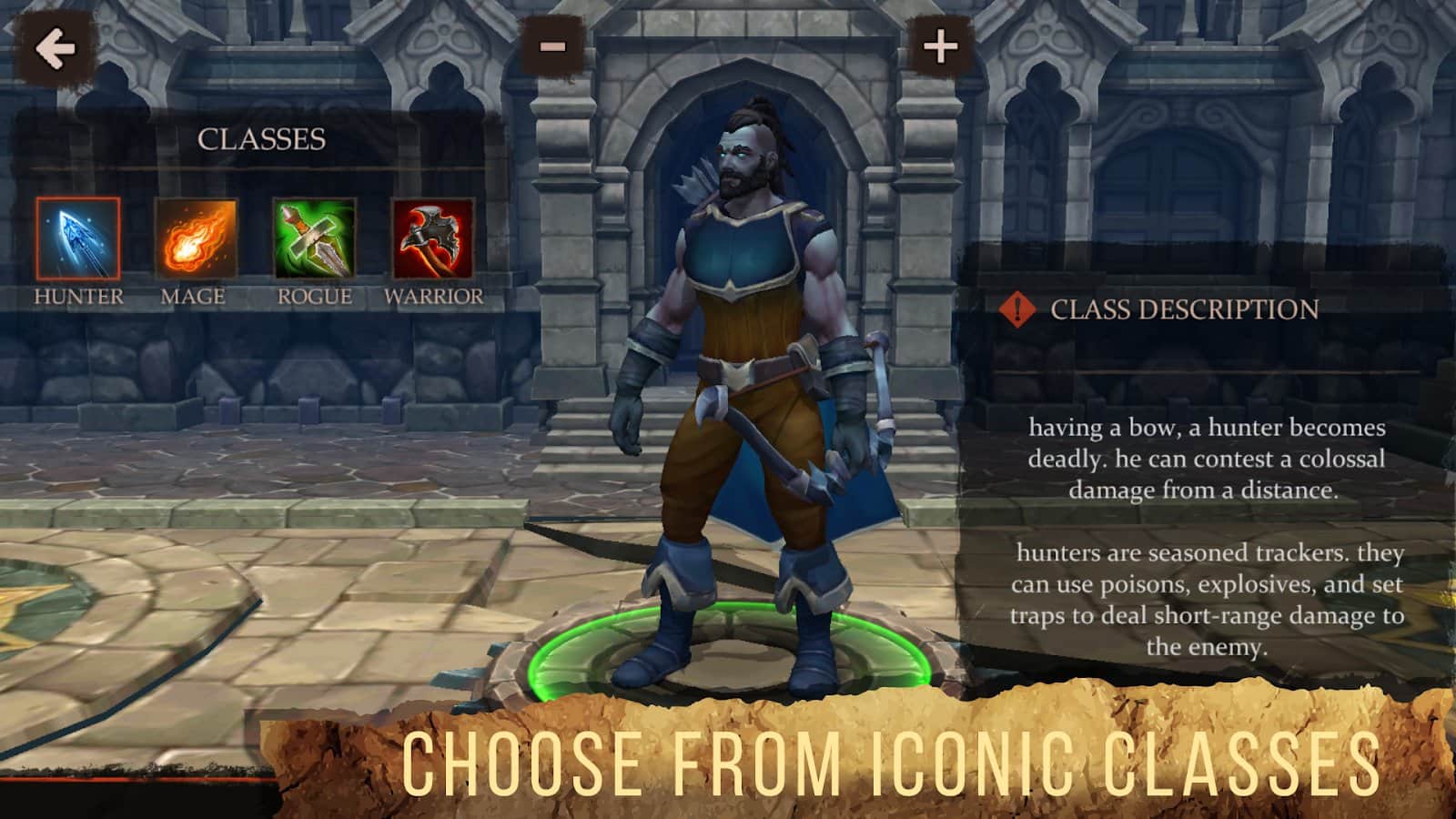Select the Warrior axe class

point(432,239)
